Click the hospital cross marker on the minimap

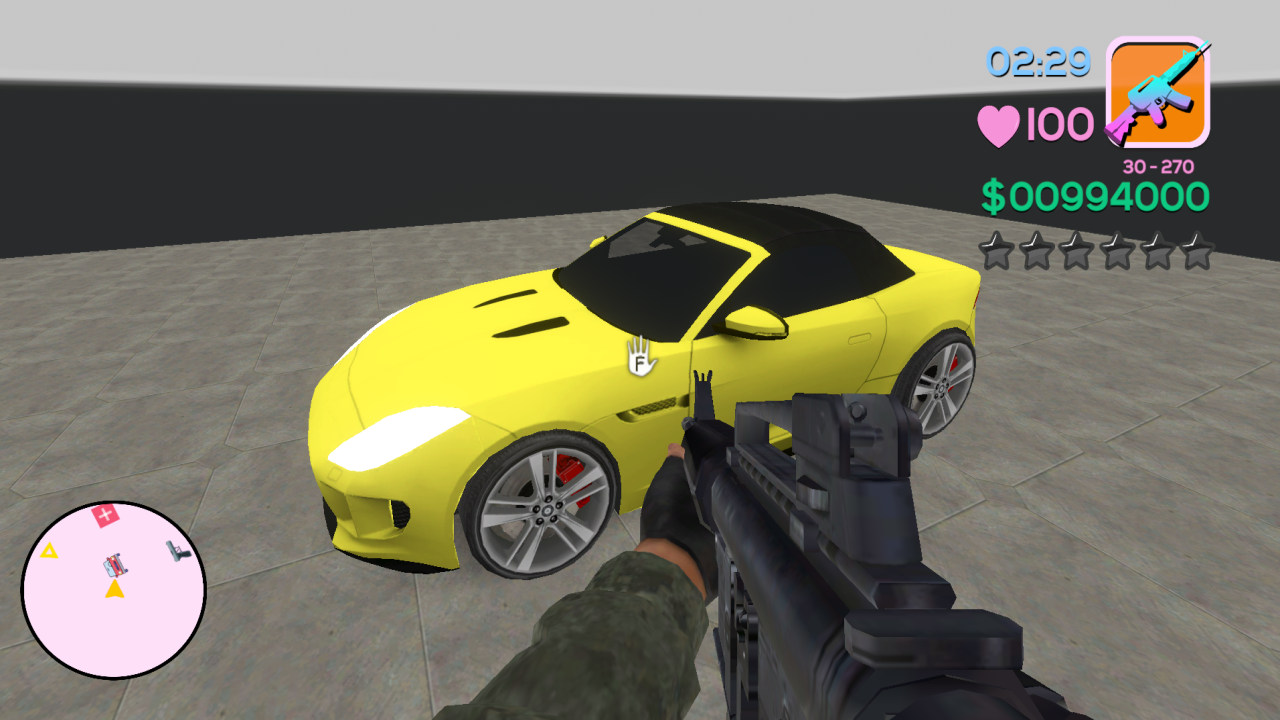click(x=108, y=516)
